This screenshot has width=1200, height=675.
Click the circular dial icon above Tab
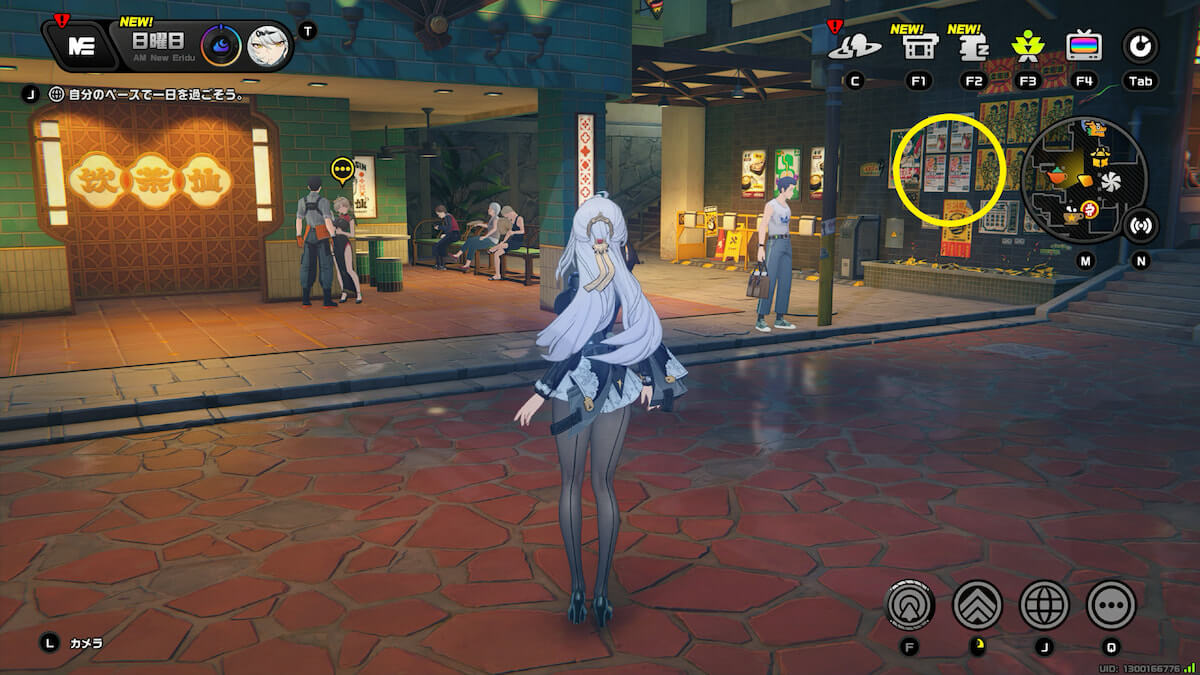[x=1140, y=46]
